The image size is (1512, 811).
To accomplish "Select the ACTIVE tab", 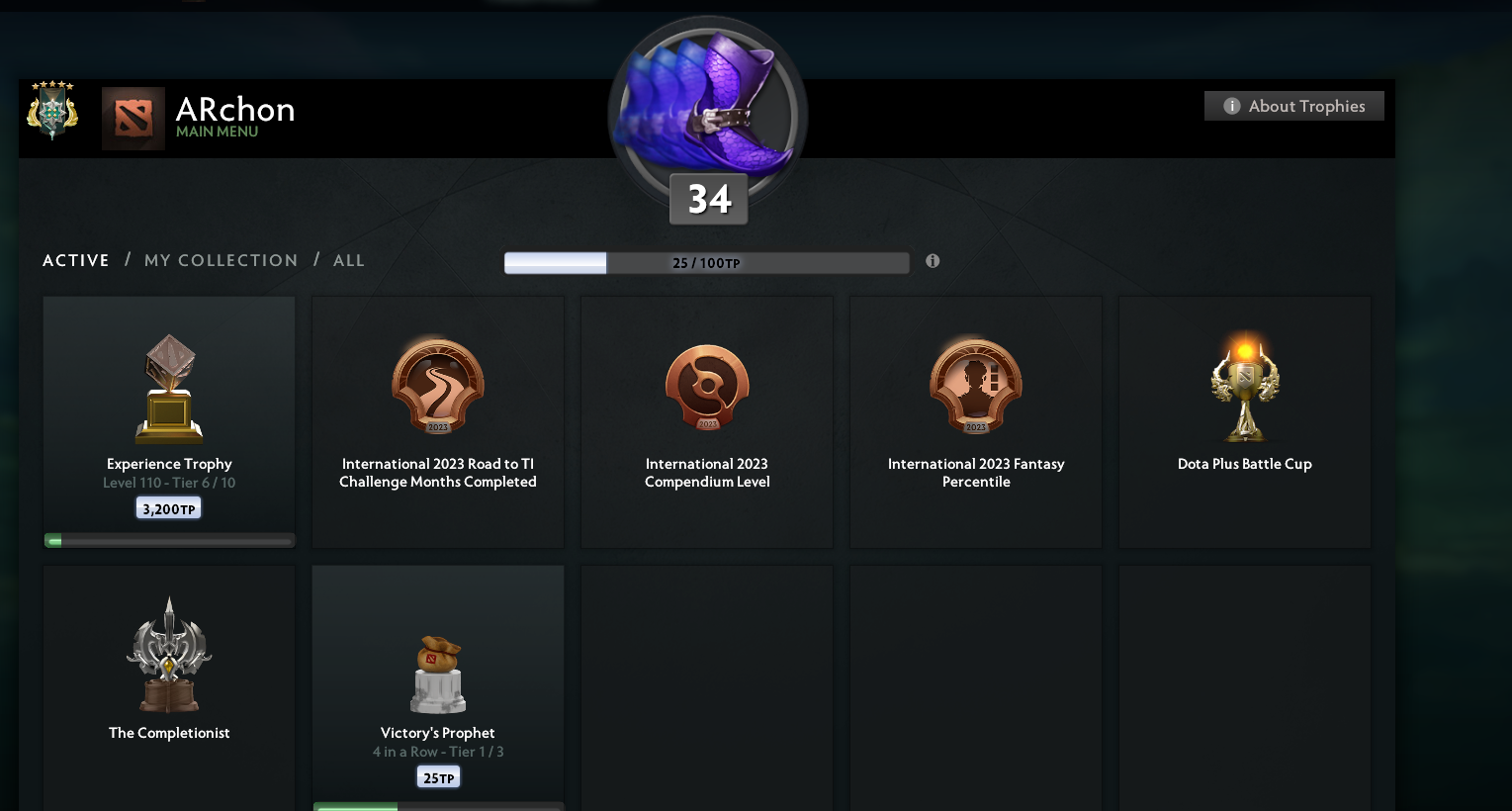I will tap(75, 260).
